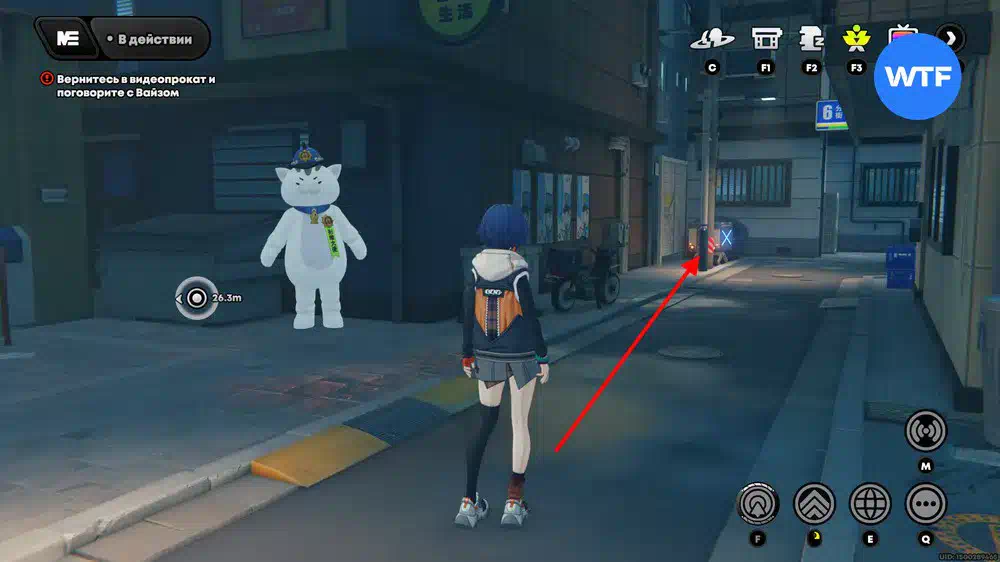
Task: Open the planet-shaped icon menu
Action: pos(712,39)
